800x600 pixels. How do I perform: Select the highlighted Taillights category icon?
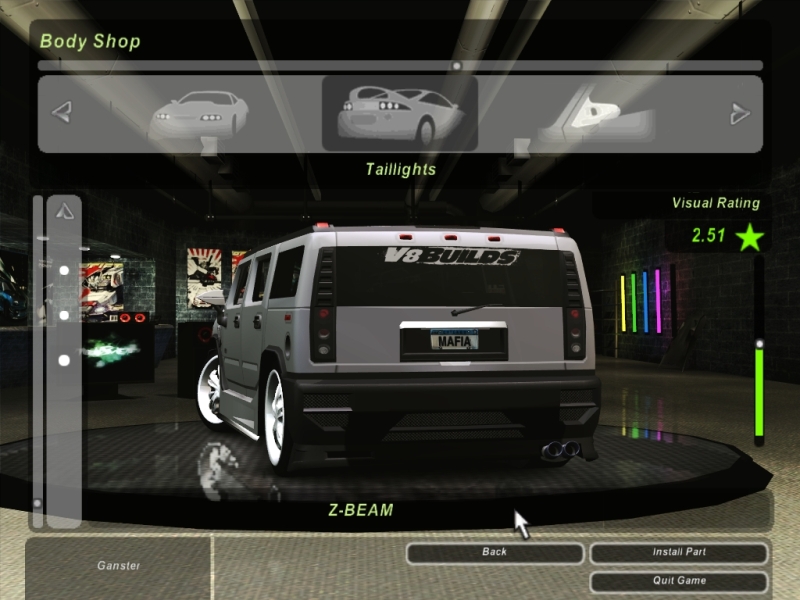tap(399, 114)
